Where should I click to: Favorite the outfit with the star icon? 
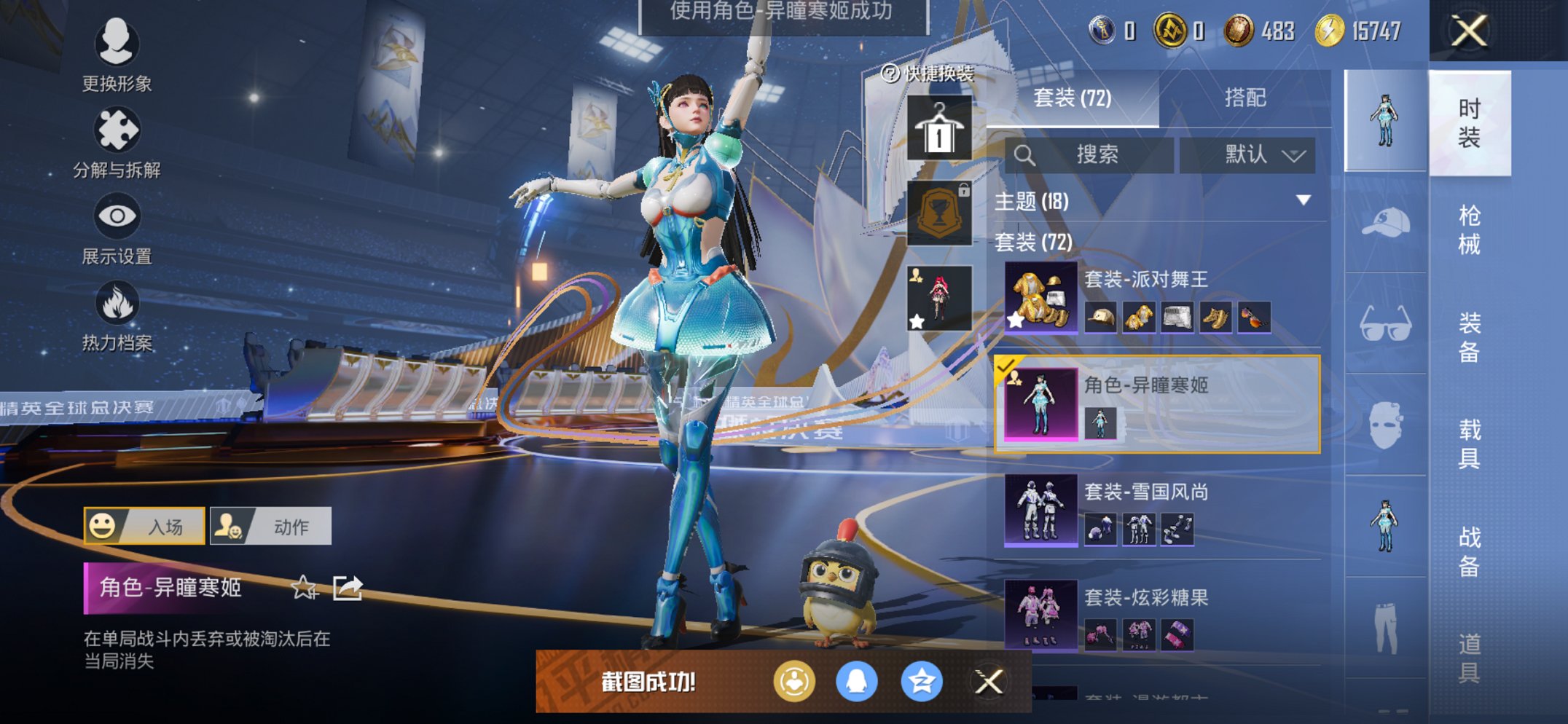pyautogui.click(x=304, y=587)
